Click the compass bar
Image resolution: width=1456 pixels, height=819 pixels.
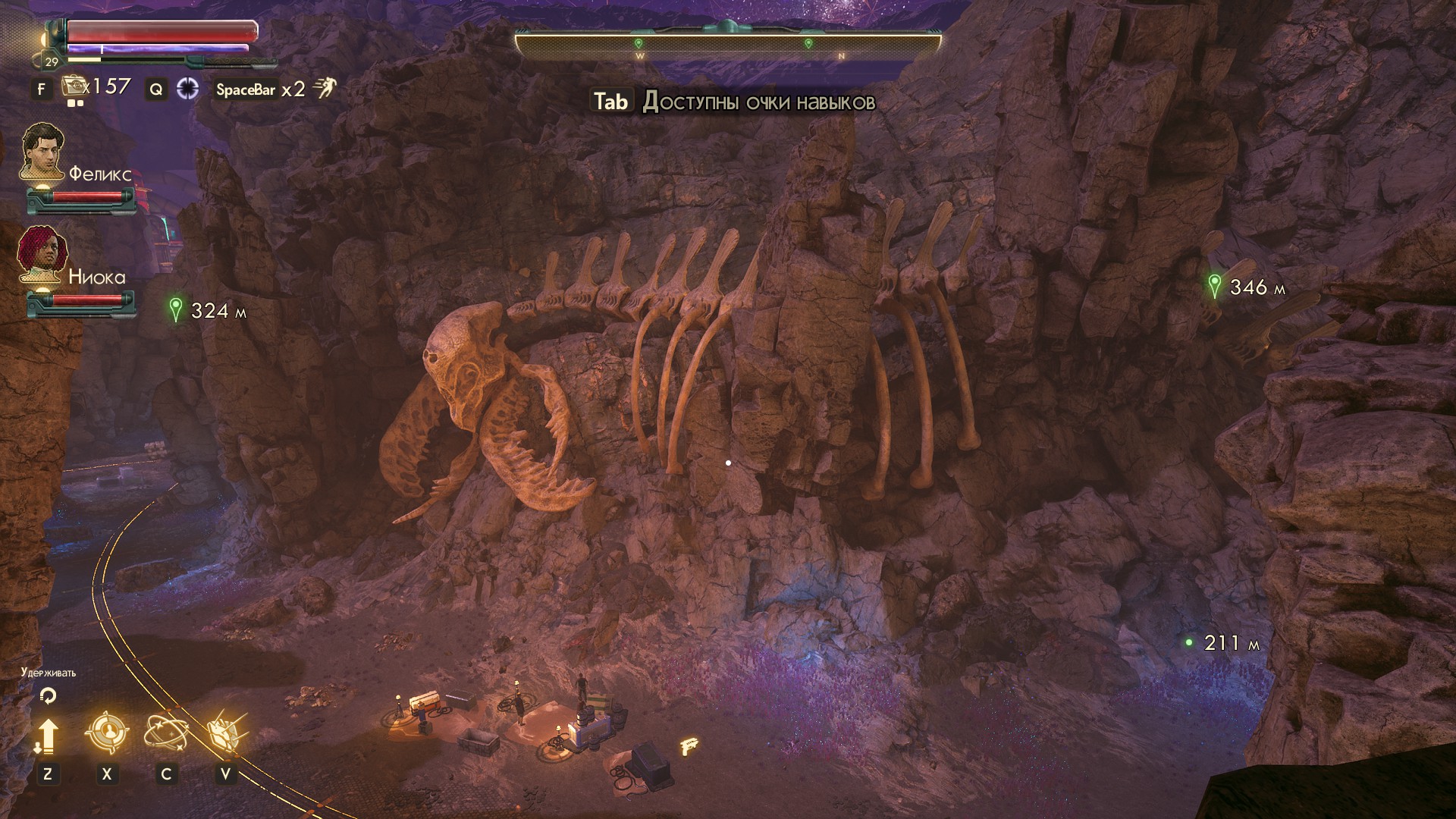[x=728, y=45]
